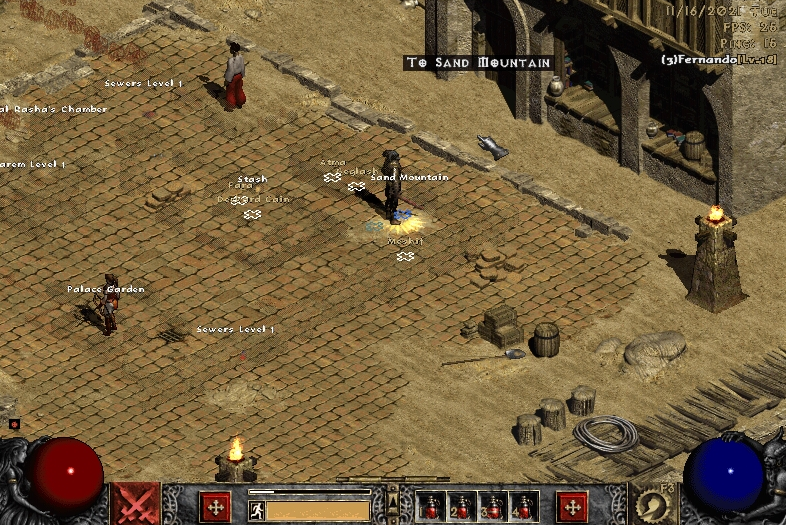Toggle the run/walk button
Screen dimensions: 786x525
(x=257, y=509)
